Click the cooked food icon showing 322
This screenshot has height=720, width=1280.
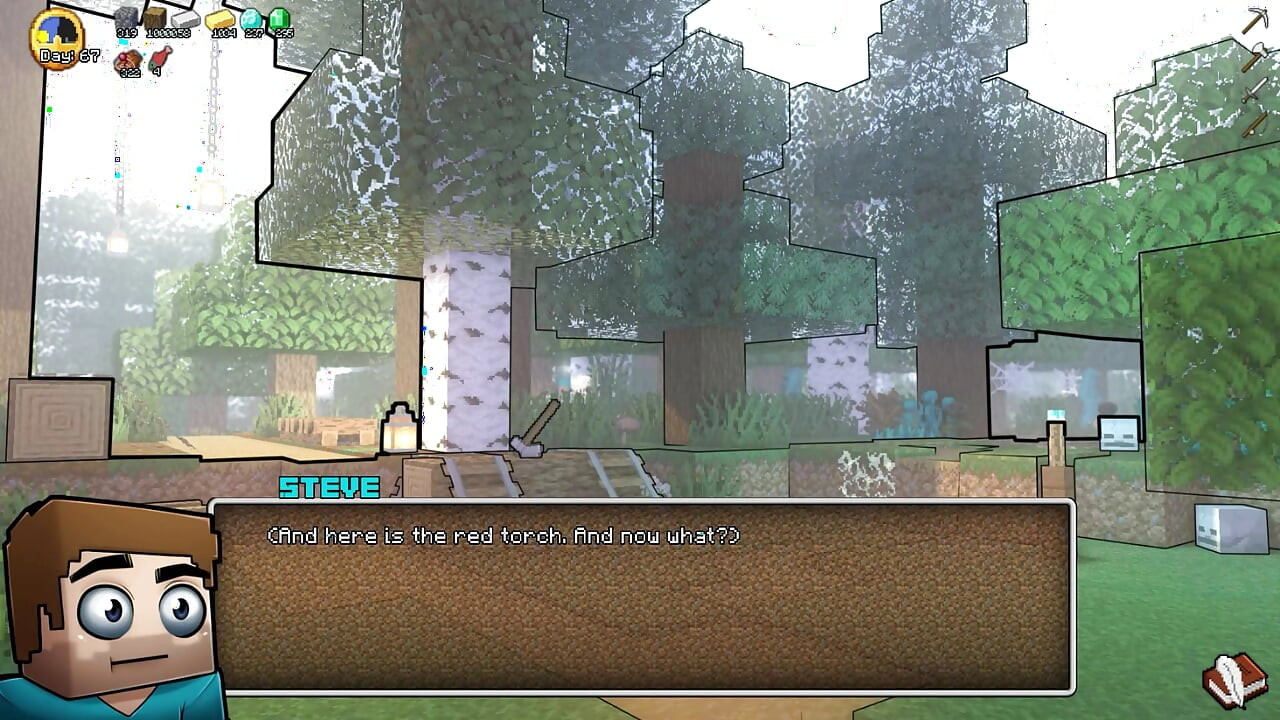point(128,58)
